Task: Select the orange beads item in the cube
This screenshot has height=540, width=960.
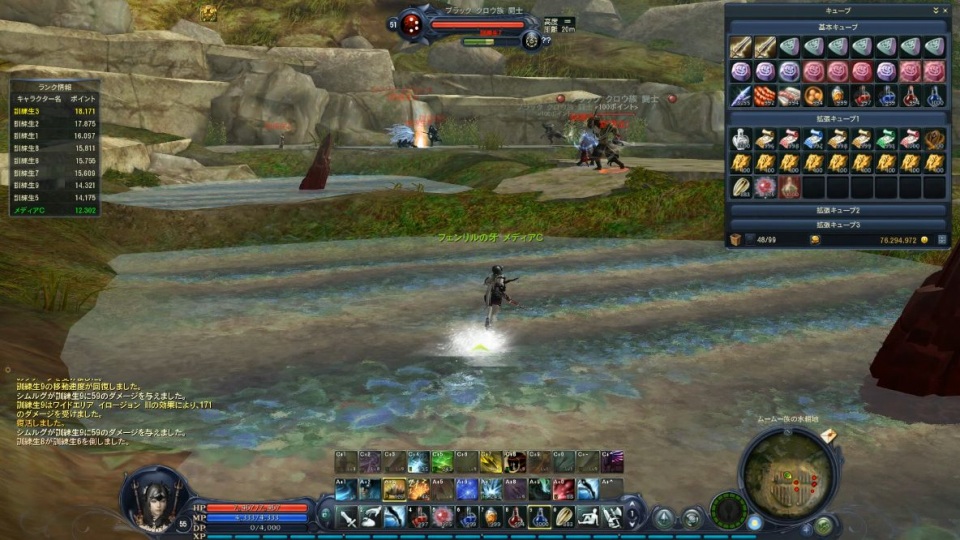Action: click(765, 96)
